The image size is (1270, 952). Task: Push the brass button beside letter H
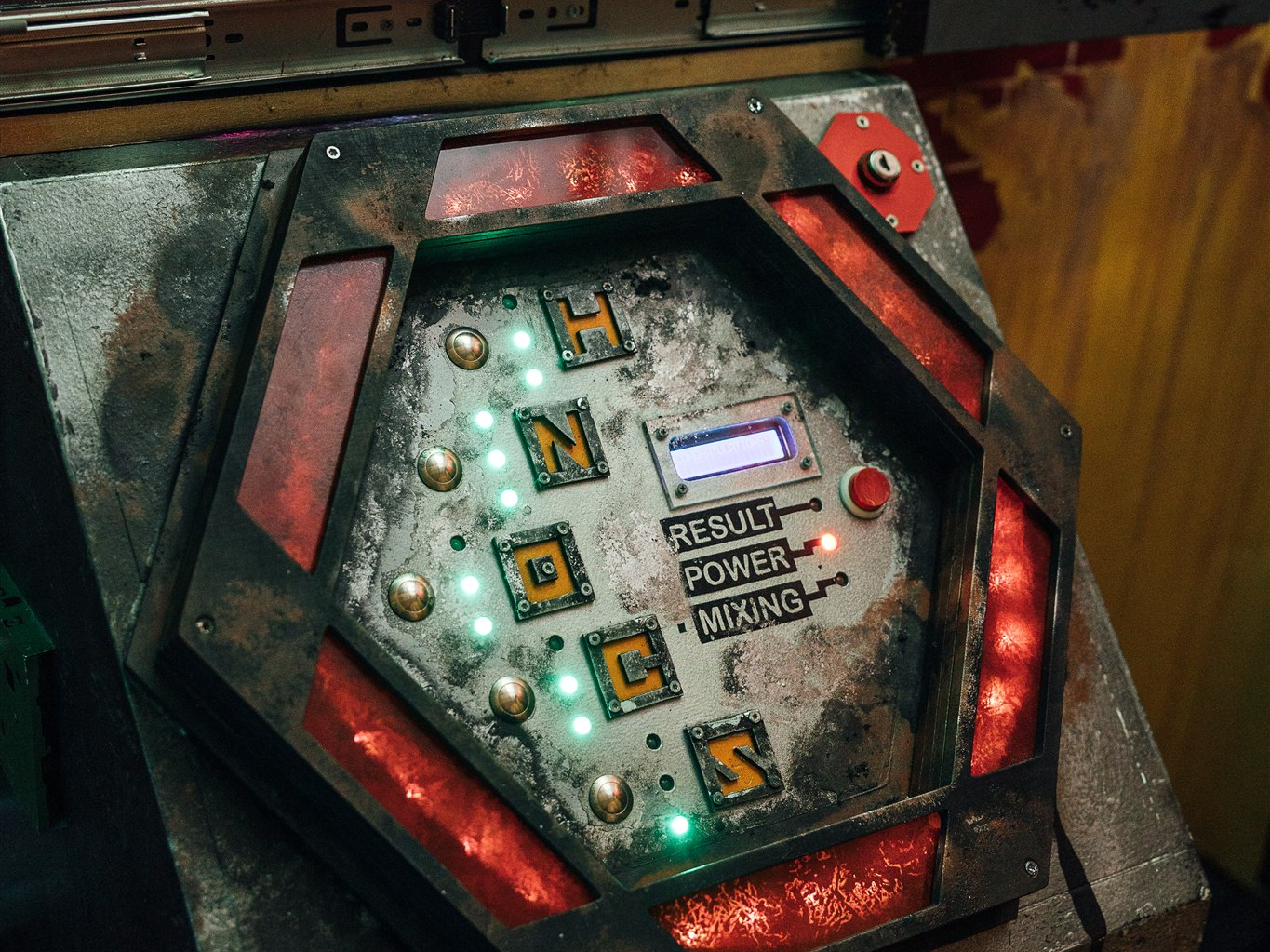point(466,348)
